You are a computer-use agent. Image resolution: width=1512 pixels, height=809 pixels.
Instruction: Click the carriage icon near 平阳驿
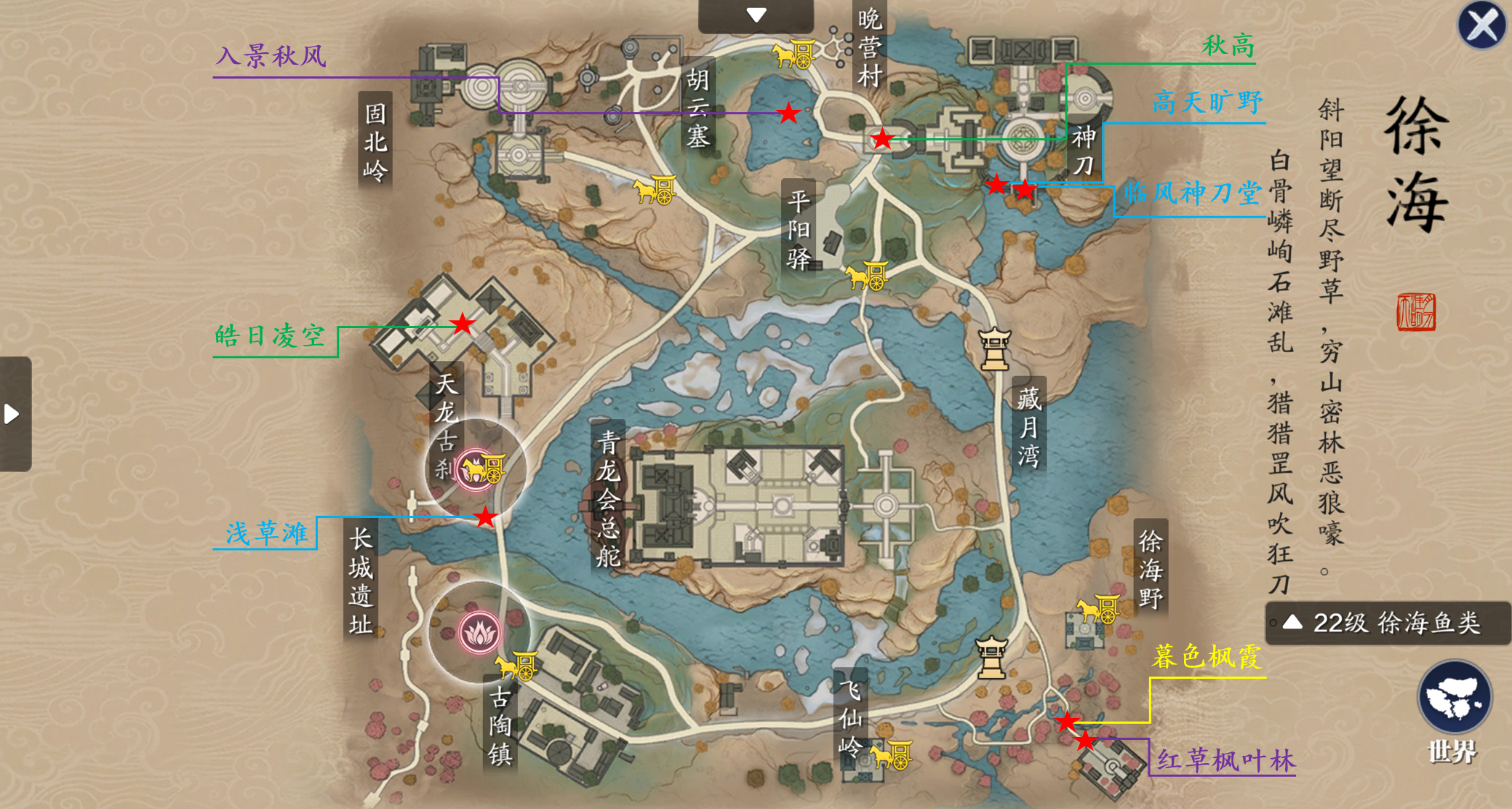(867, 275)
